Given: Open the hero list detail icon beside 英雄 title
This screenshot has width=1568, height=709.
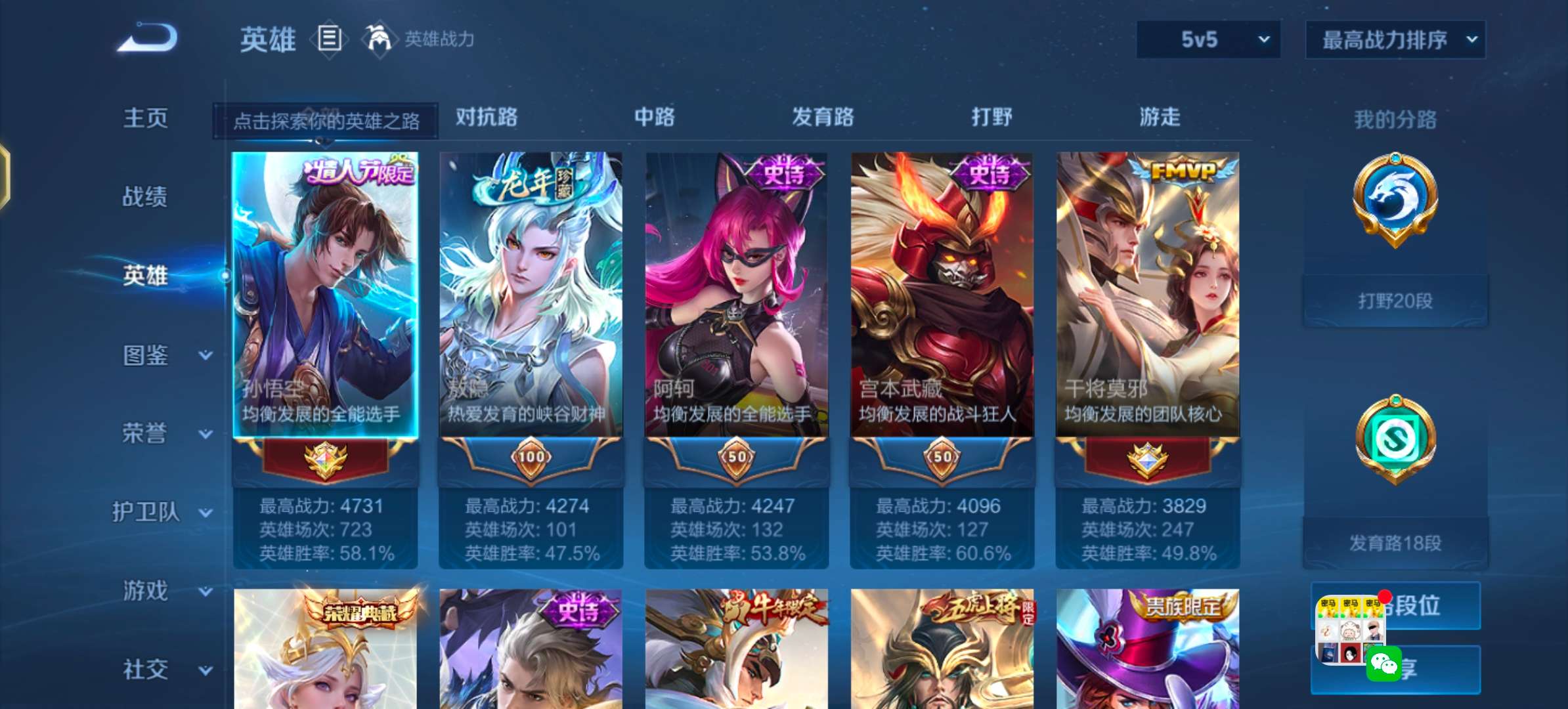Looking at the screenshot, I should [330, 39].
